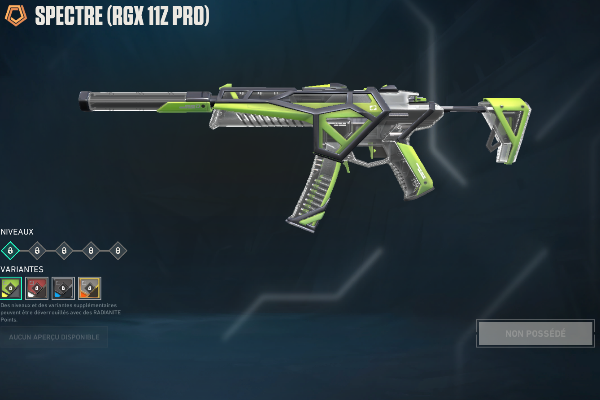Click the AUCUN APERÇU DISPONIBLE button
The height and width of the screenshot is (400, 600).
(54, 338)
